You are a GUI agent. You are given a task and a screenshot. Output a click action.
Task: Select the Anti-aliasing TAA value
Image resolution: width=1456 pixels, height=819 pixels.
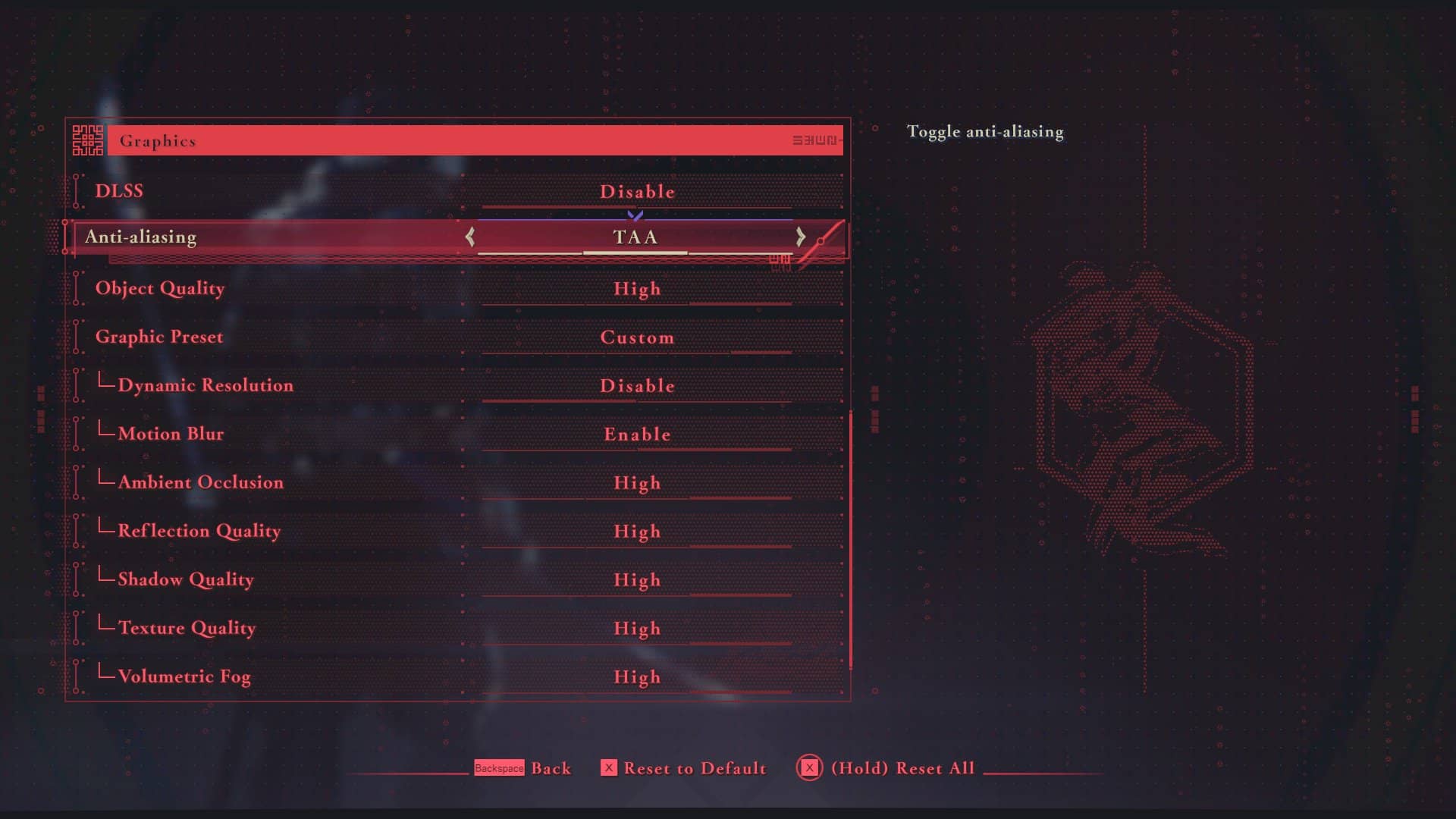(x=635, y=237)
